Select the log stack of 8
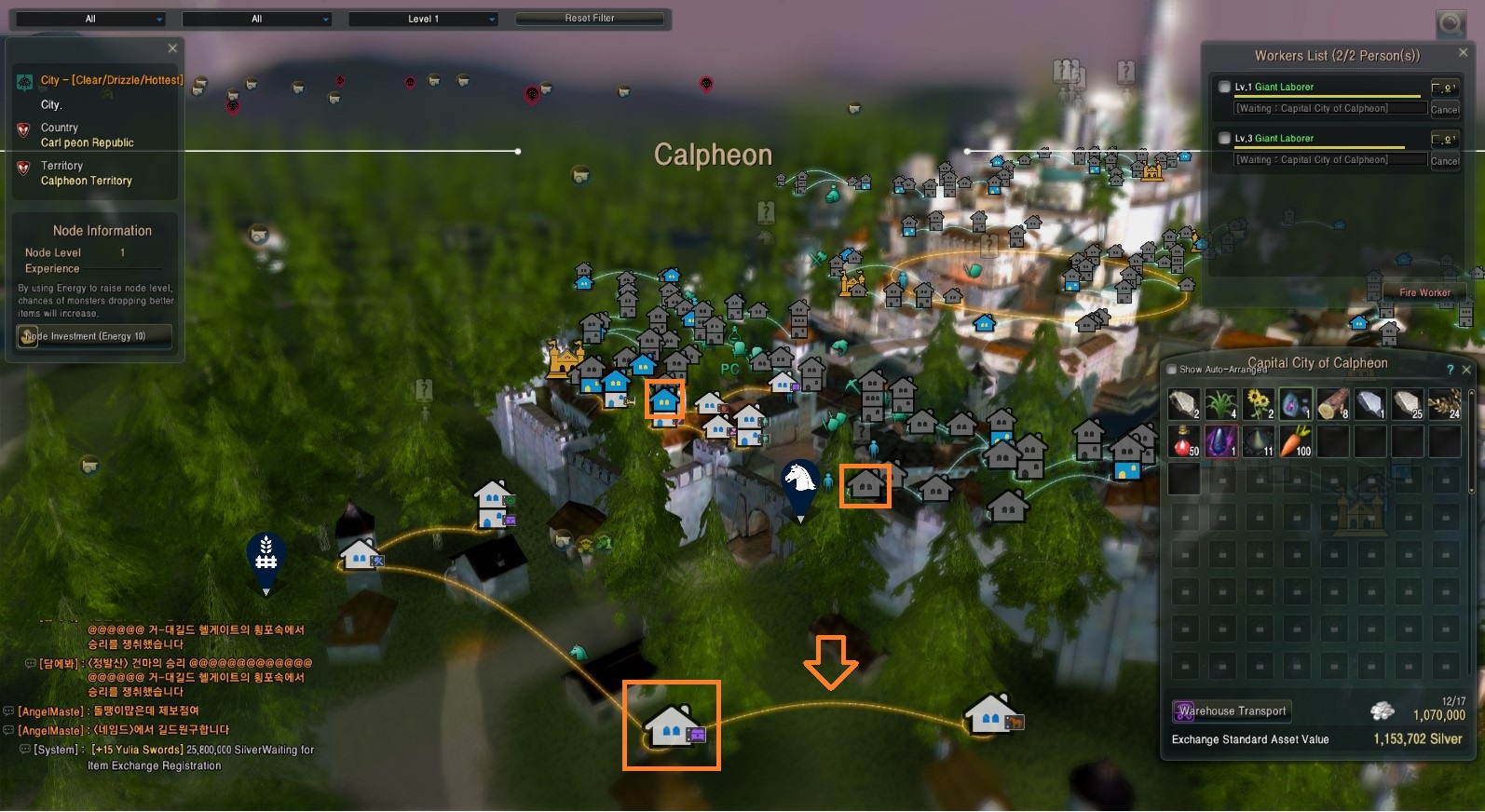1485x812 pixels. pyautogui.click(x=1333, y=404)
